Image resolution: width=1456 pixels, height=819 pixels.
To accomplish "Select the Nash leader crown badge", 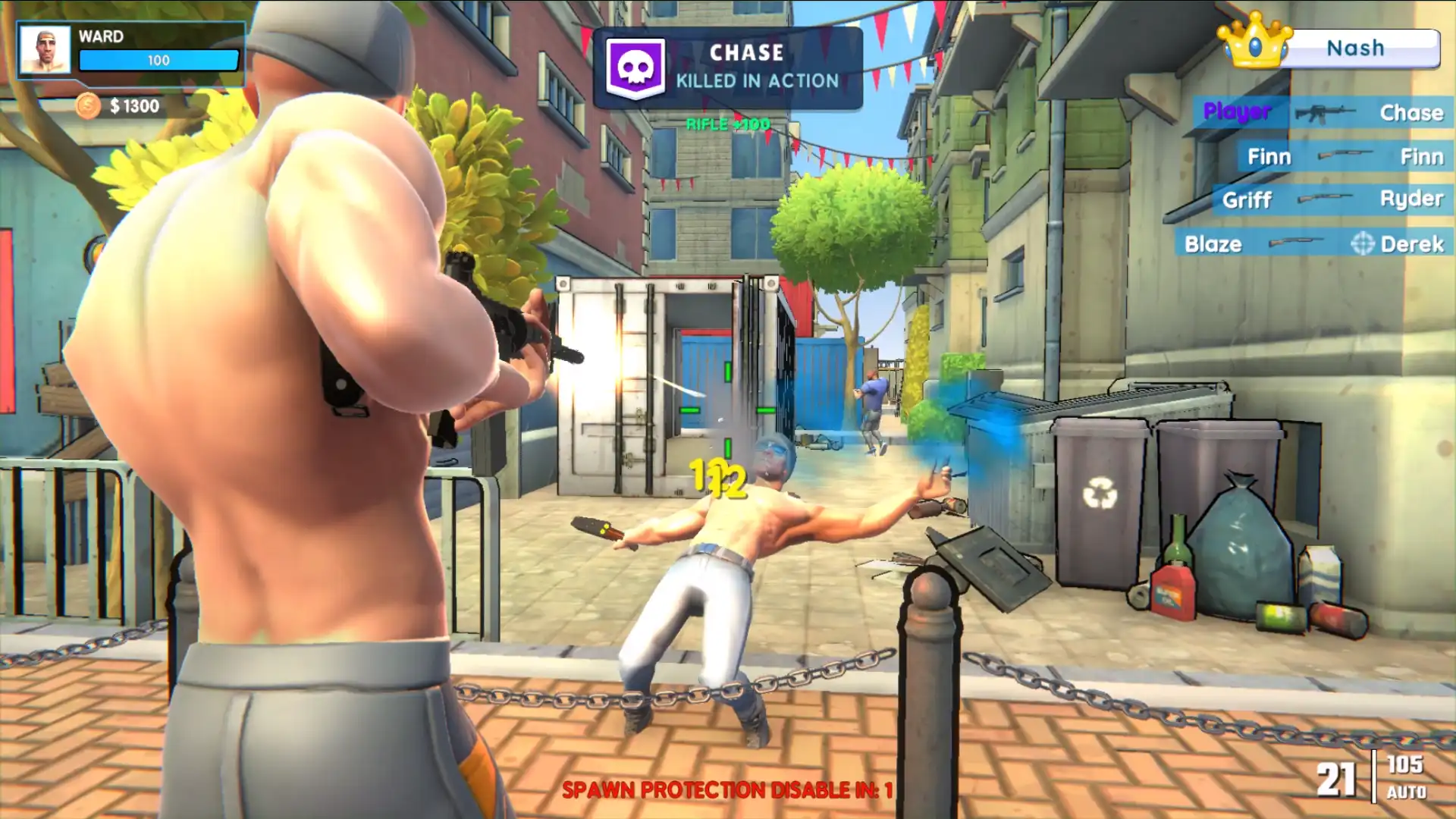I will pos(1255,42).
